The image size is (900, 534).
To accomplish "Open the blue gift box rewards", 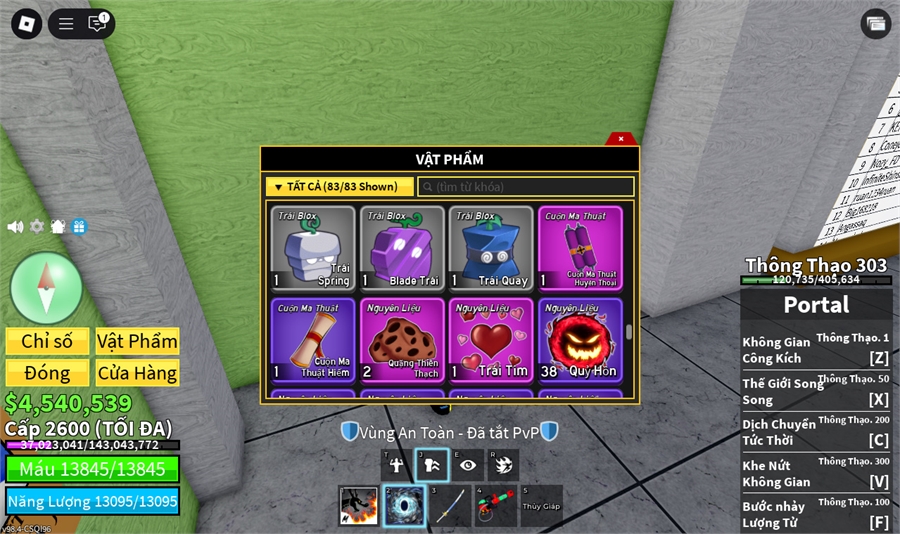I will 79,227.
